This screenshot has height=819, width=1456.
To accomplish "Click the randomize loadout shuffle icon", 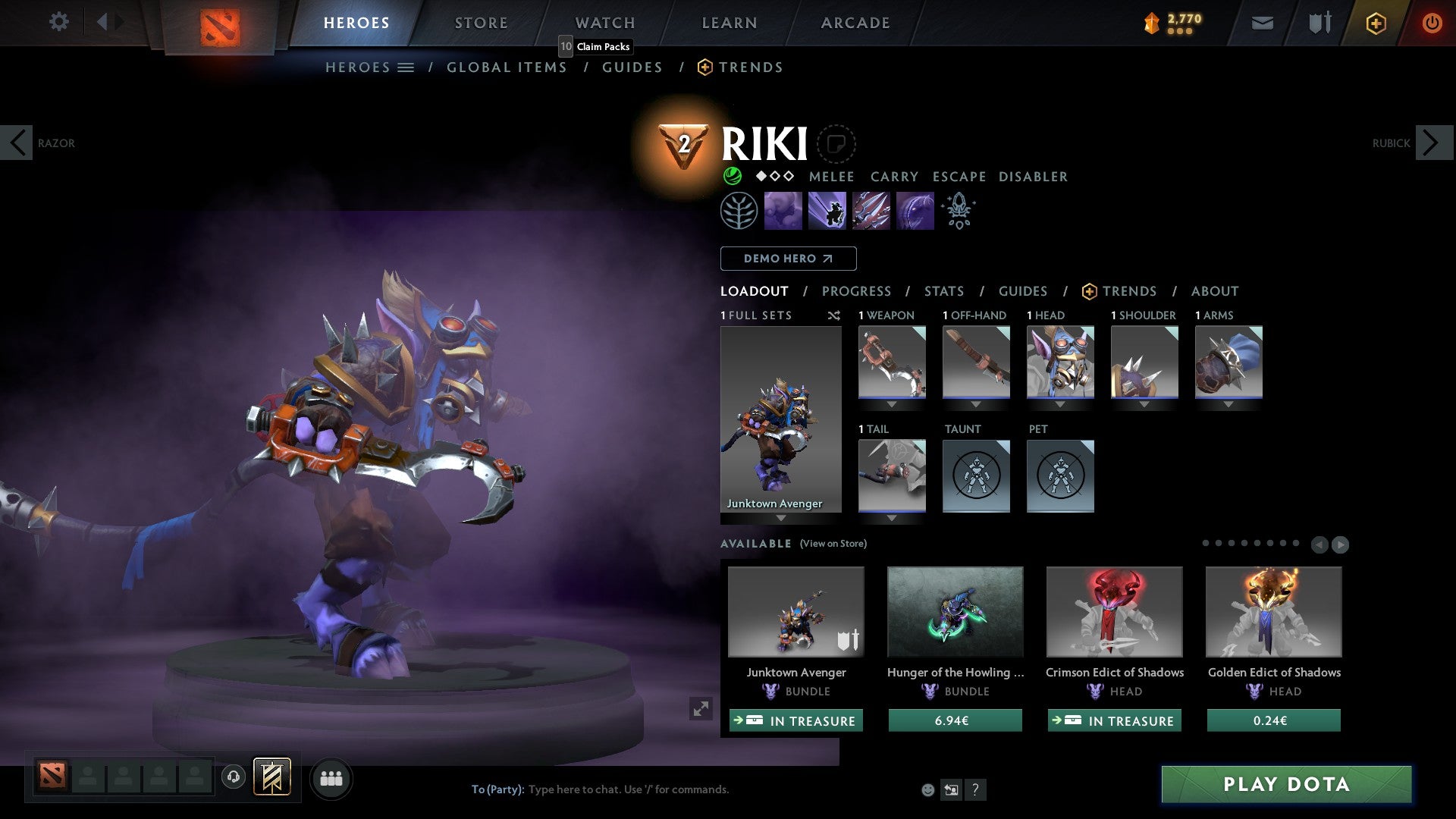I will (x=834, y=315).
